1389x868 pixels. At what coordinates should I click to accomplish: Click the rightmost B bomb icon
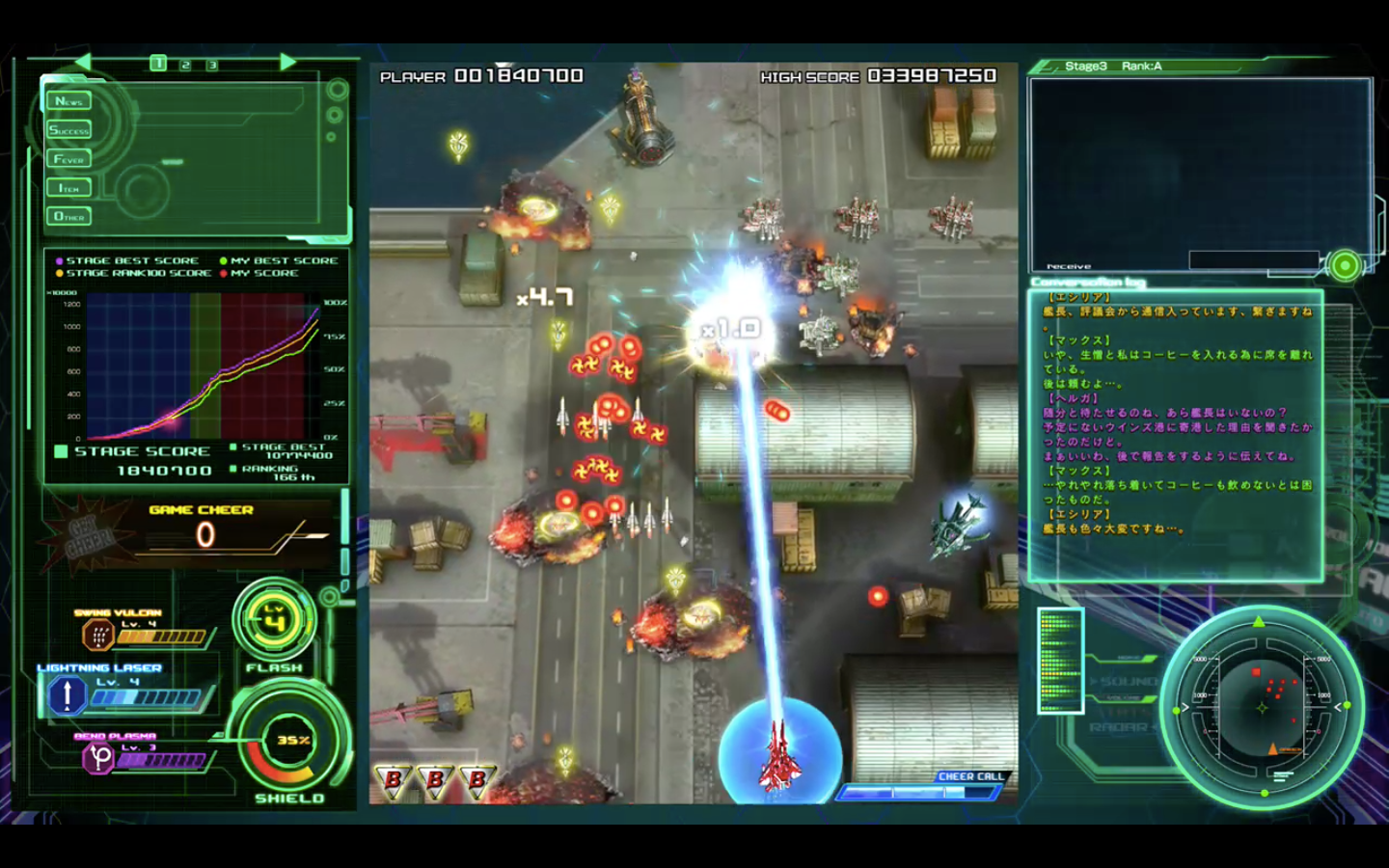coord(475,780)
